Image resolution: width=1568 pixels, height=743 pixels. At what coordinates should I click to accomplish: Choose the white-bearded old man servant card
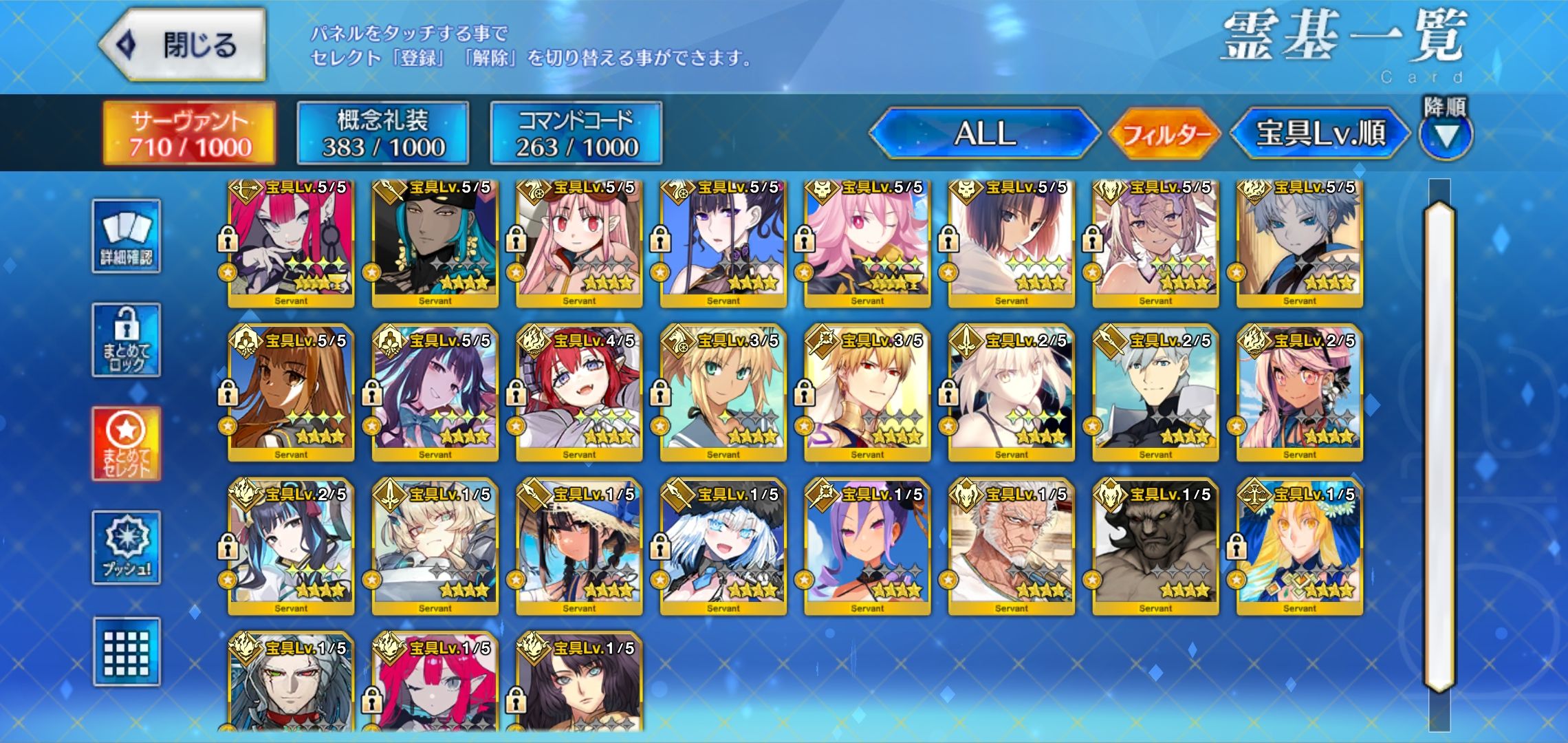pyautogui.click(x=1011, y=547)
